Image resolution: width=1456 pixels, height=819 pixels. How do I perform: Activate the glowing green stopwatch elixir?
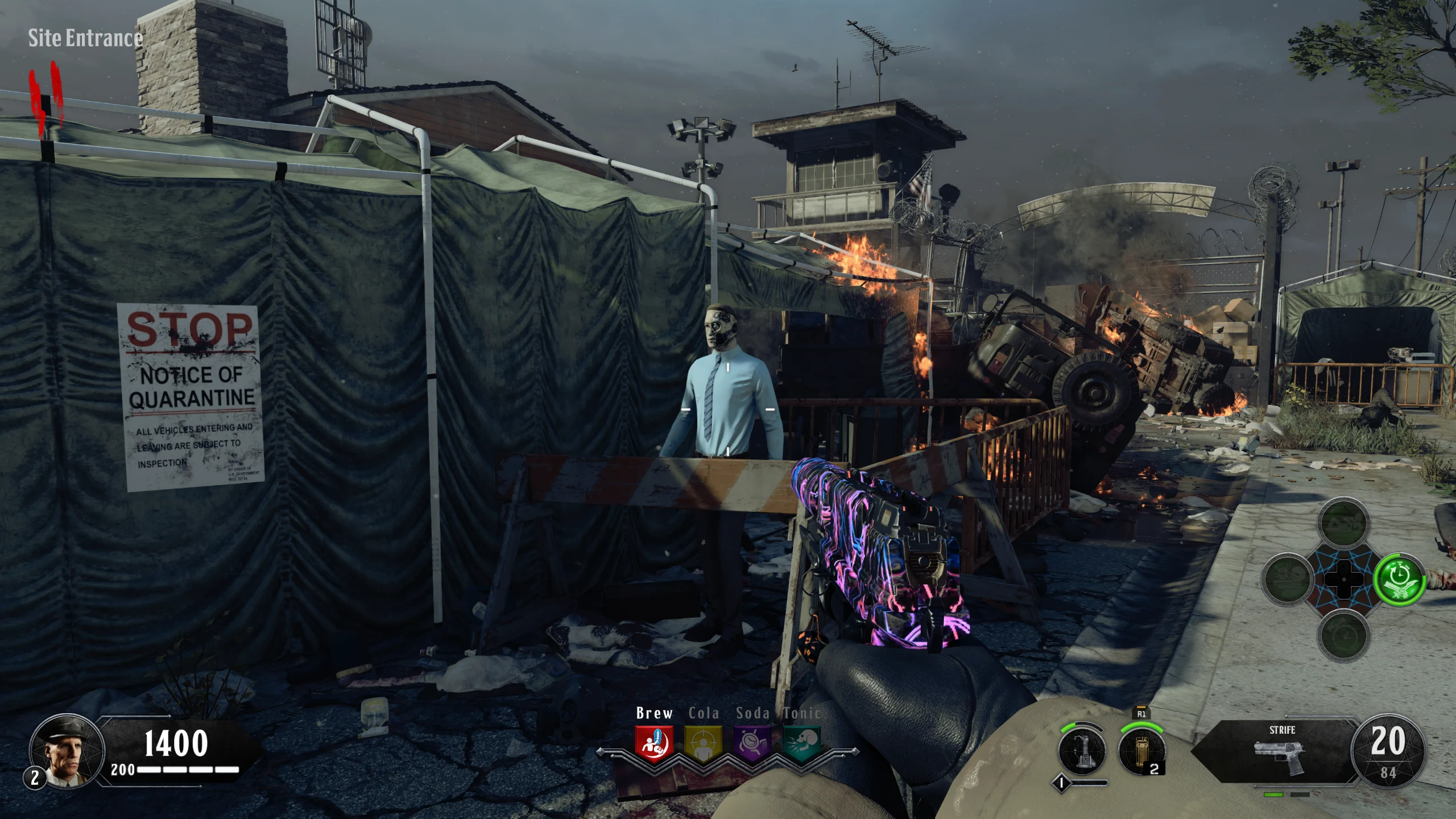[x=1399, y=580]
